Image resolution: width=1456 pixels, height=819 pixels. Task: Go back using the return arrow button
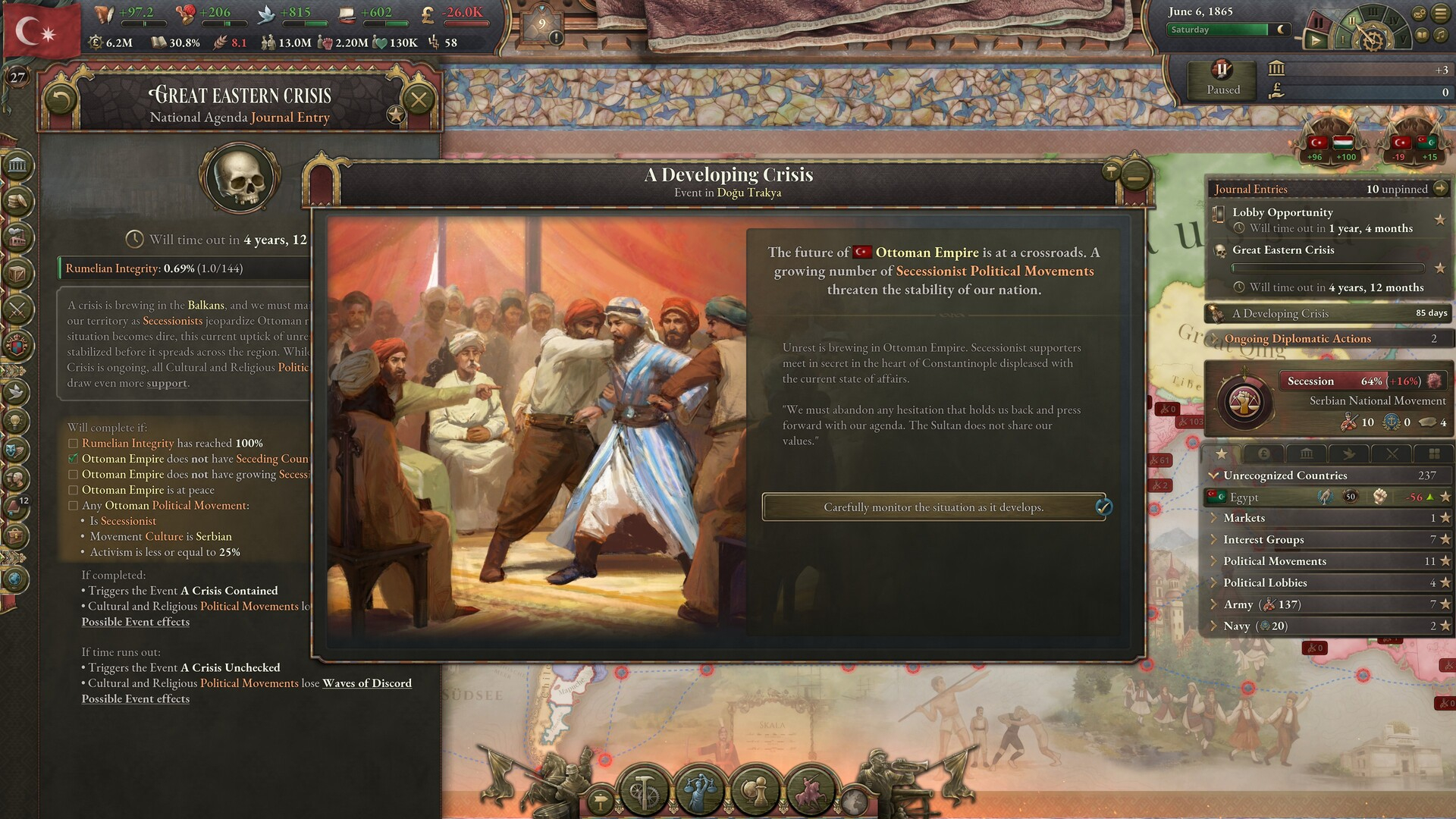(x=61, y=99)
